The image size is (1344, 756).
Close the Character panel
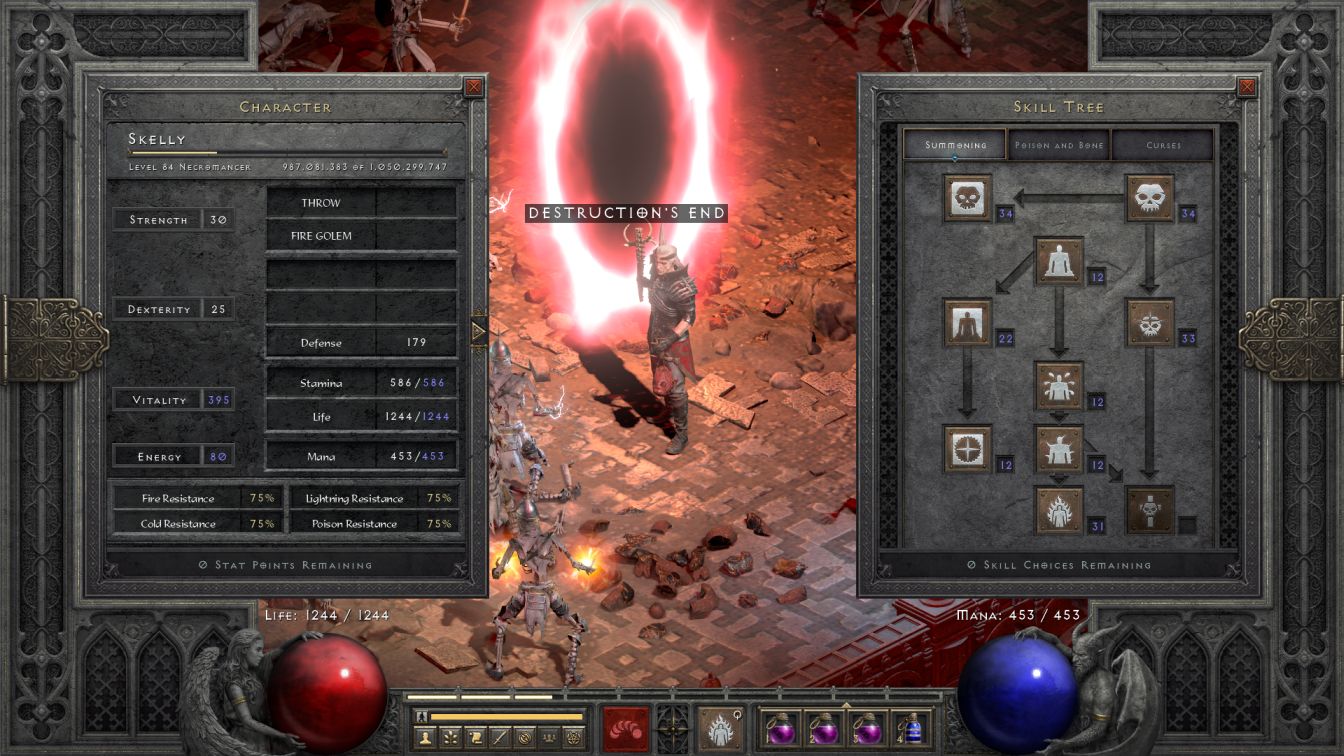point(474,87)
